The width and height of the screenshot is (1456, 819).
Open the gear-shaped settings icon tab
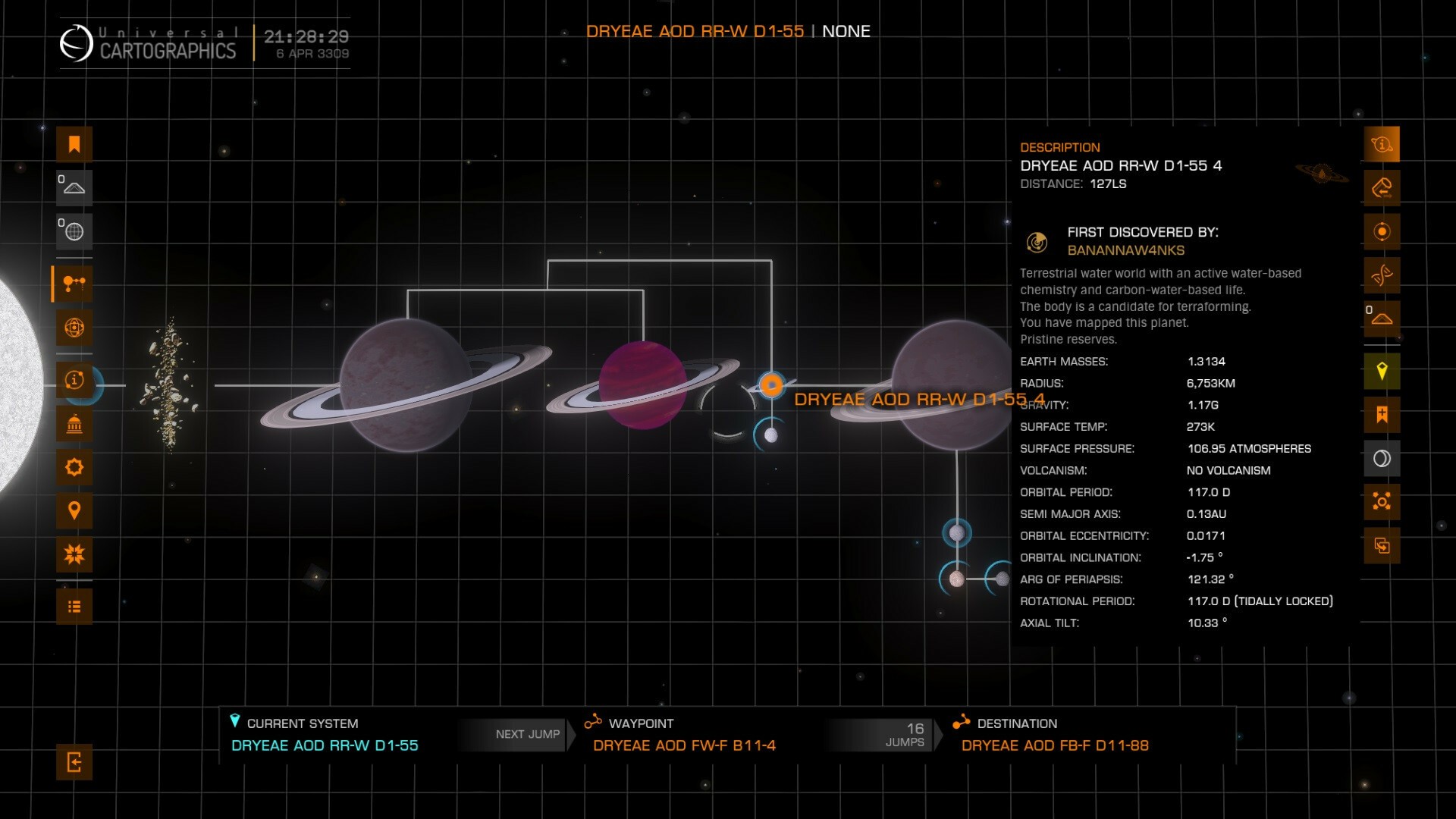(x=74, y=467)
